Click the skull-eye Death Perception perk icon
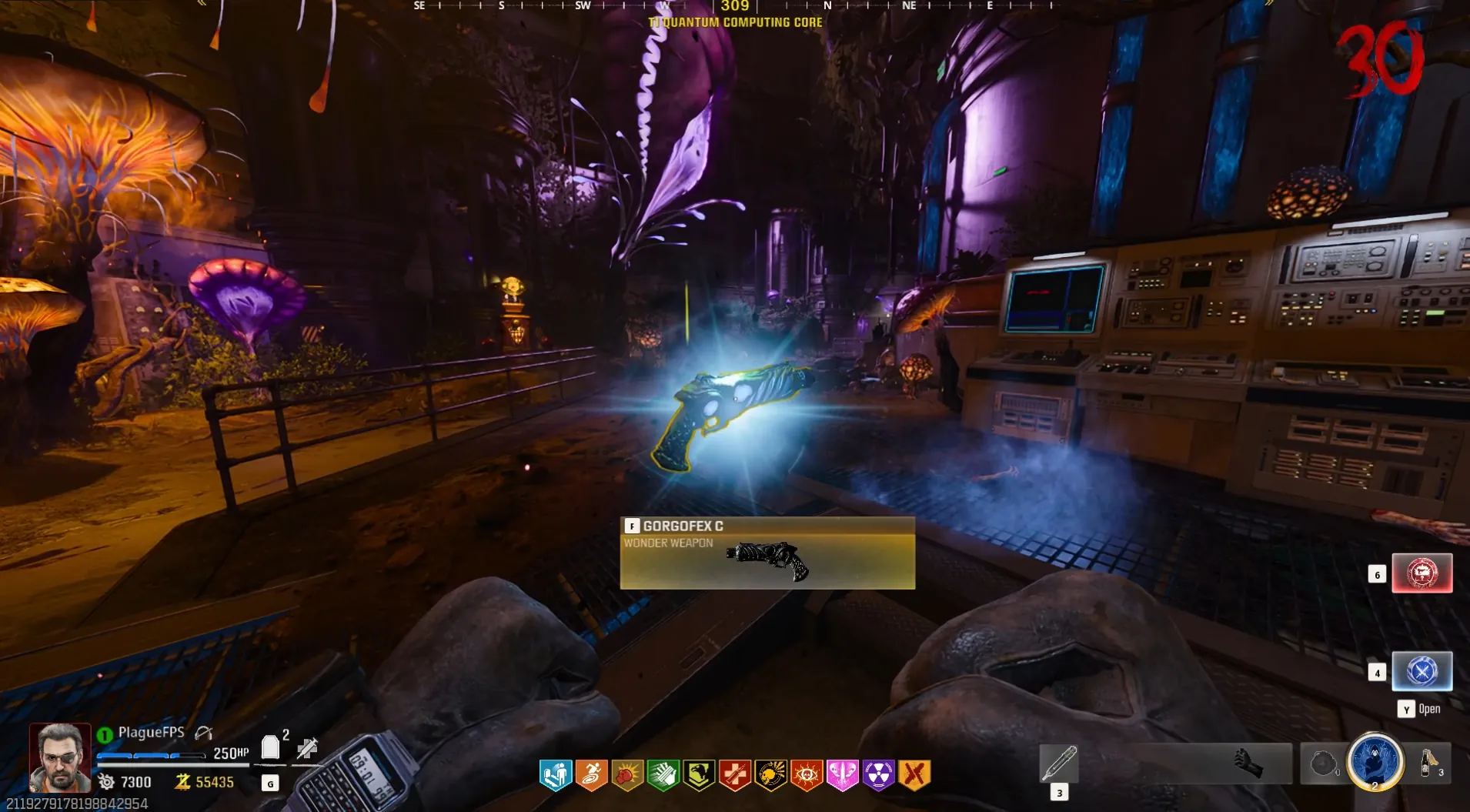This screenshot has width=1470, height=812. (x=807, y=775)
